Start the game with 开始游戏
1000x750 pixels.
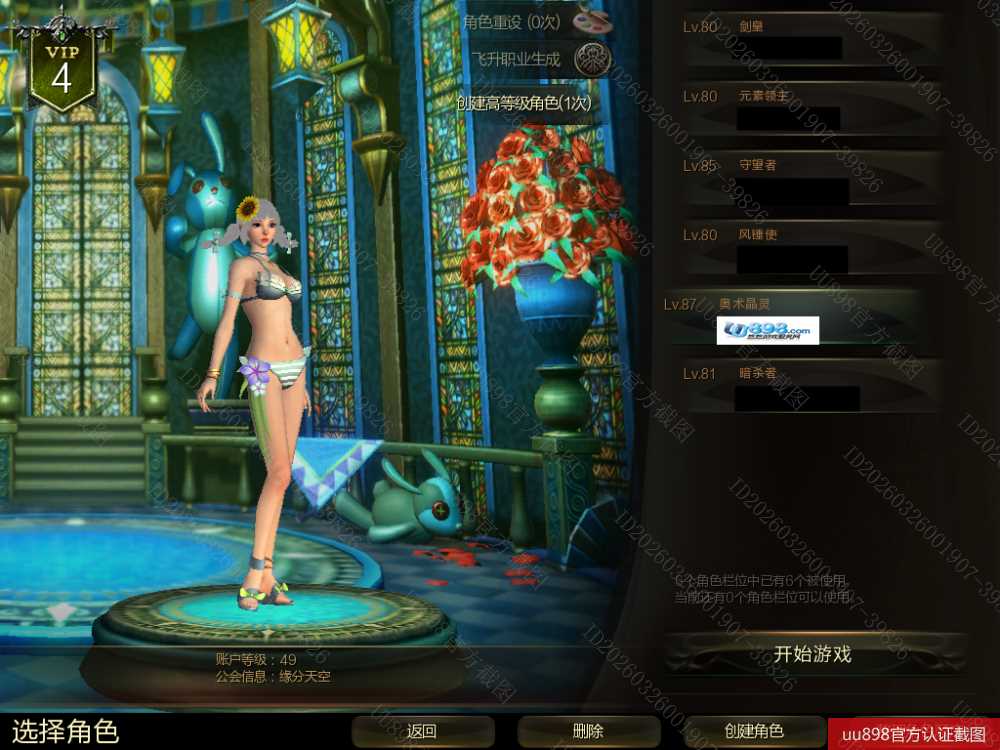pyautogui.click(x=812, y=655)
